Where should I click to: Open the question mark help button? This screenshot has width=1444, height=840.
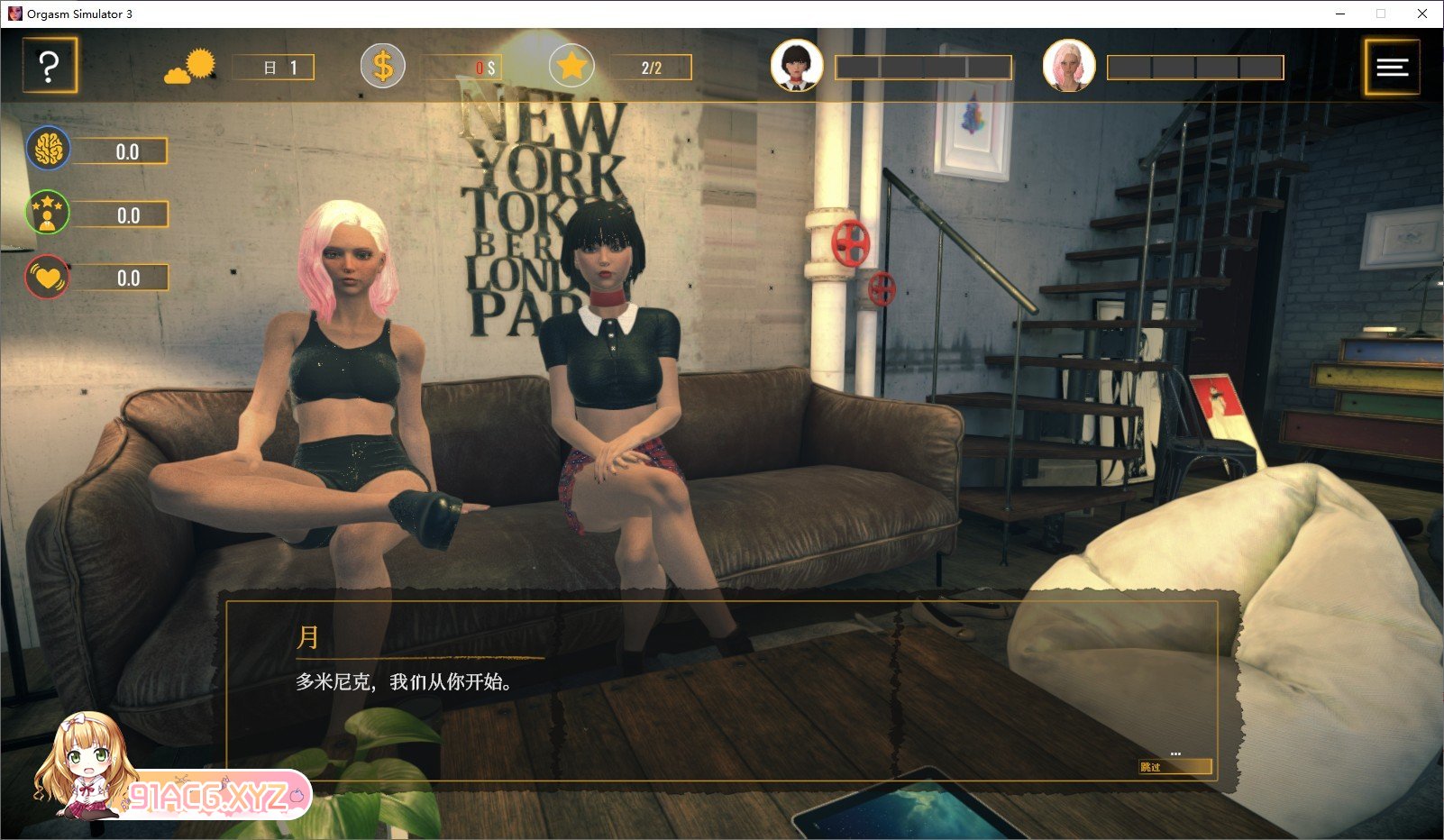(x=50, y=67)
